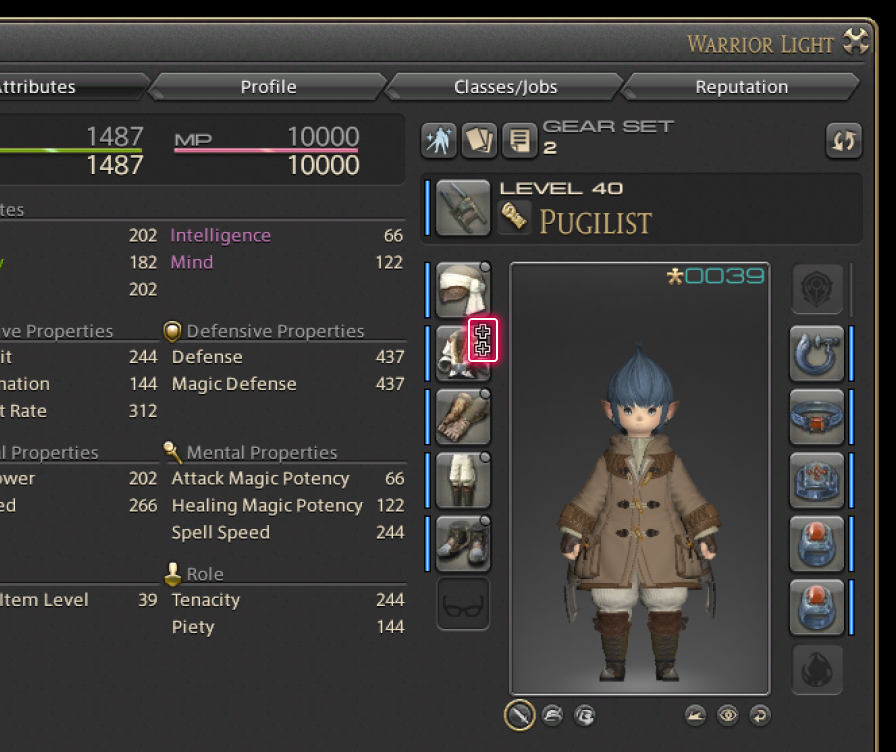Click the eye icon below character preview

click(727, 715)
